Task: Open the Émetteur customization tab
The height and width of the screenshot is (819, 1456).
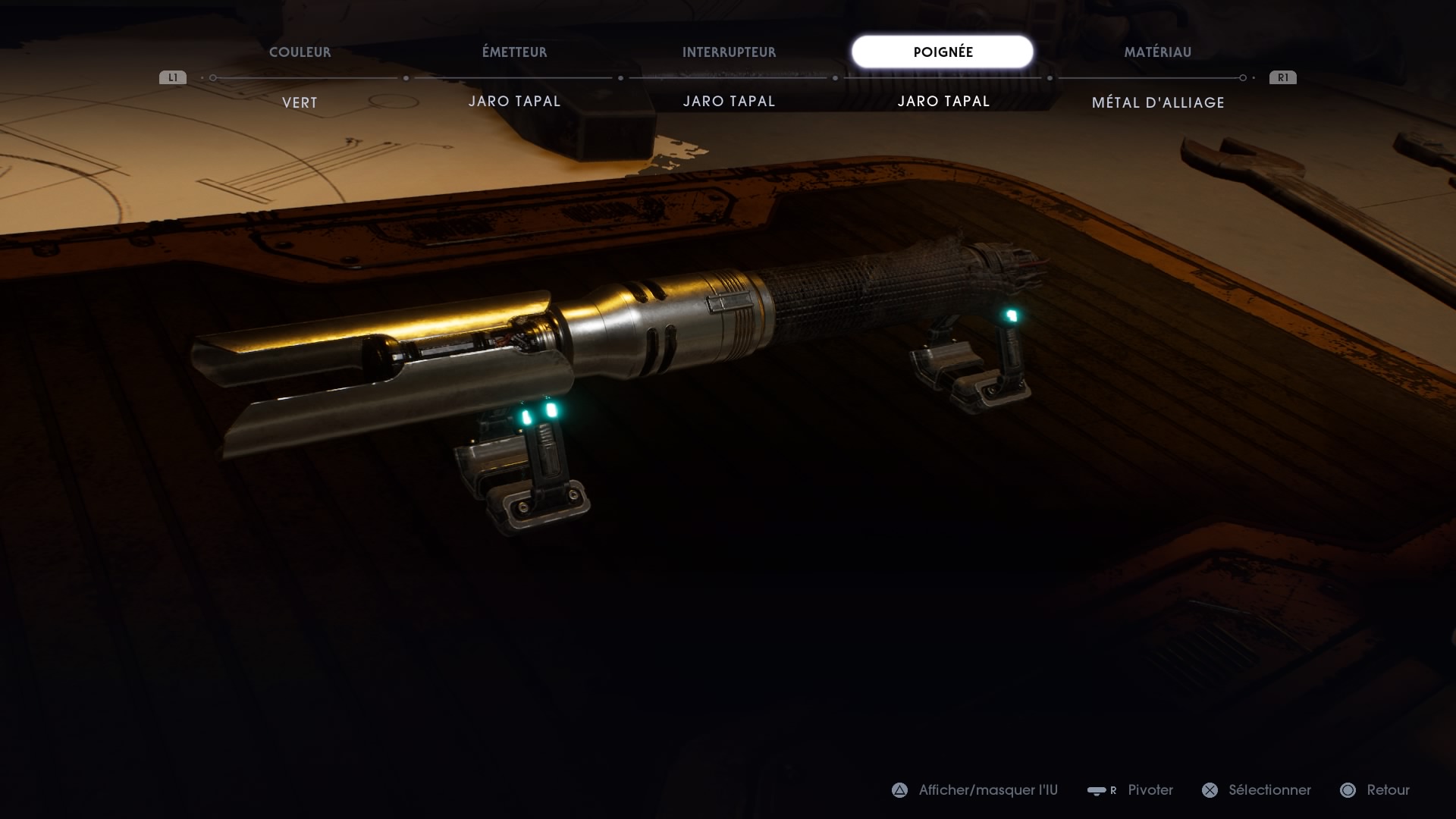Action: 514,52
